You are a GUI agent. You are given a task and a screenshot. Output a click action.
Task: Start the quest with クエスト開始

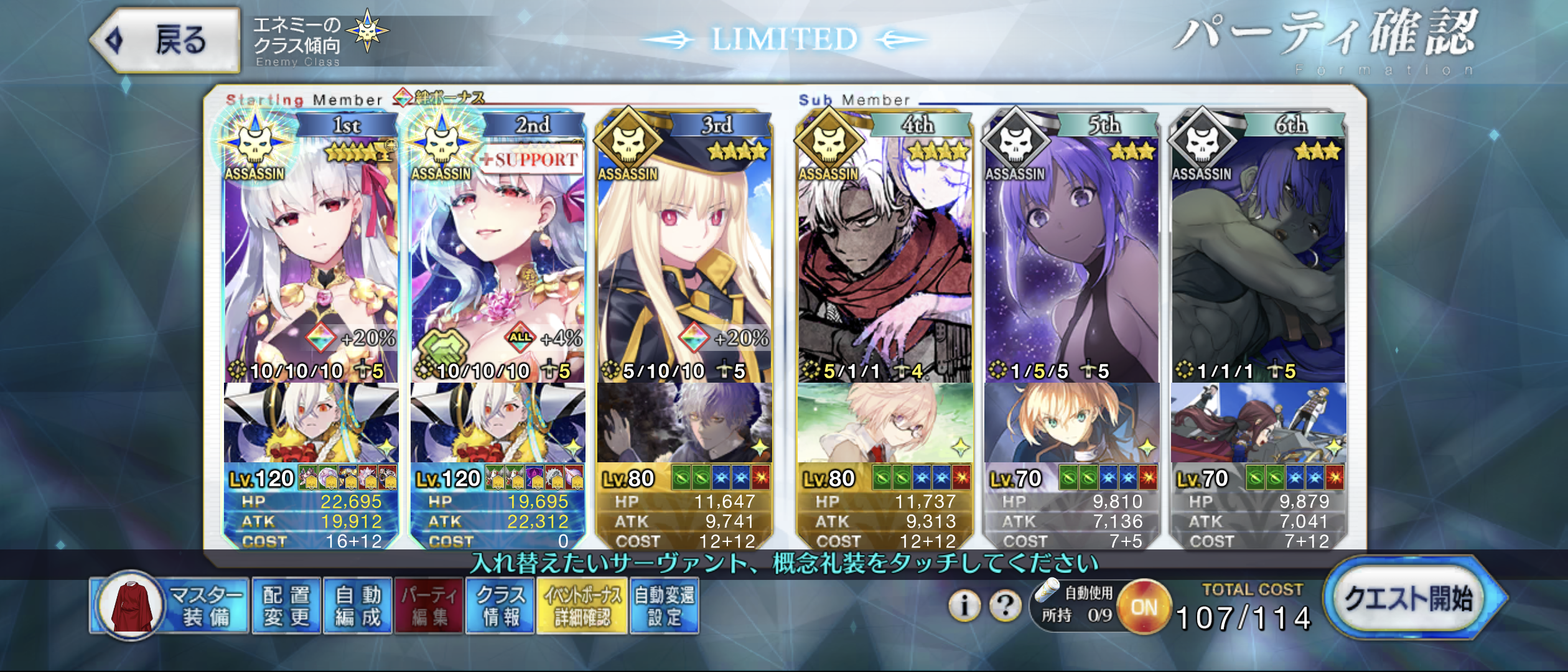coord(1409,599)
